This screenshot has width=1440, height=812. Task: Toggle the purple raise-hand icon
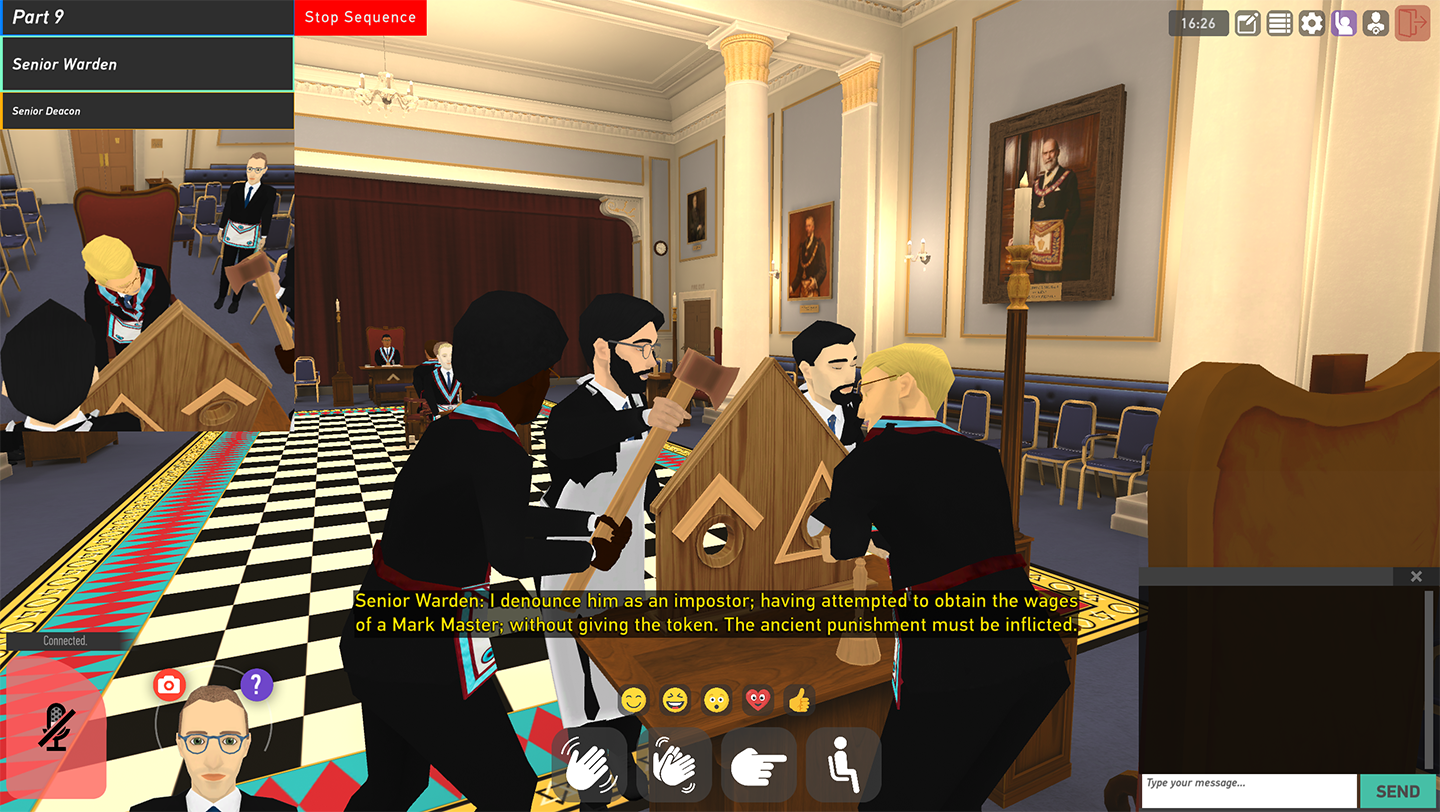pyautogui.click(x=1343, y=23)
